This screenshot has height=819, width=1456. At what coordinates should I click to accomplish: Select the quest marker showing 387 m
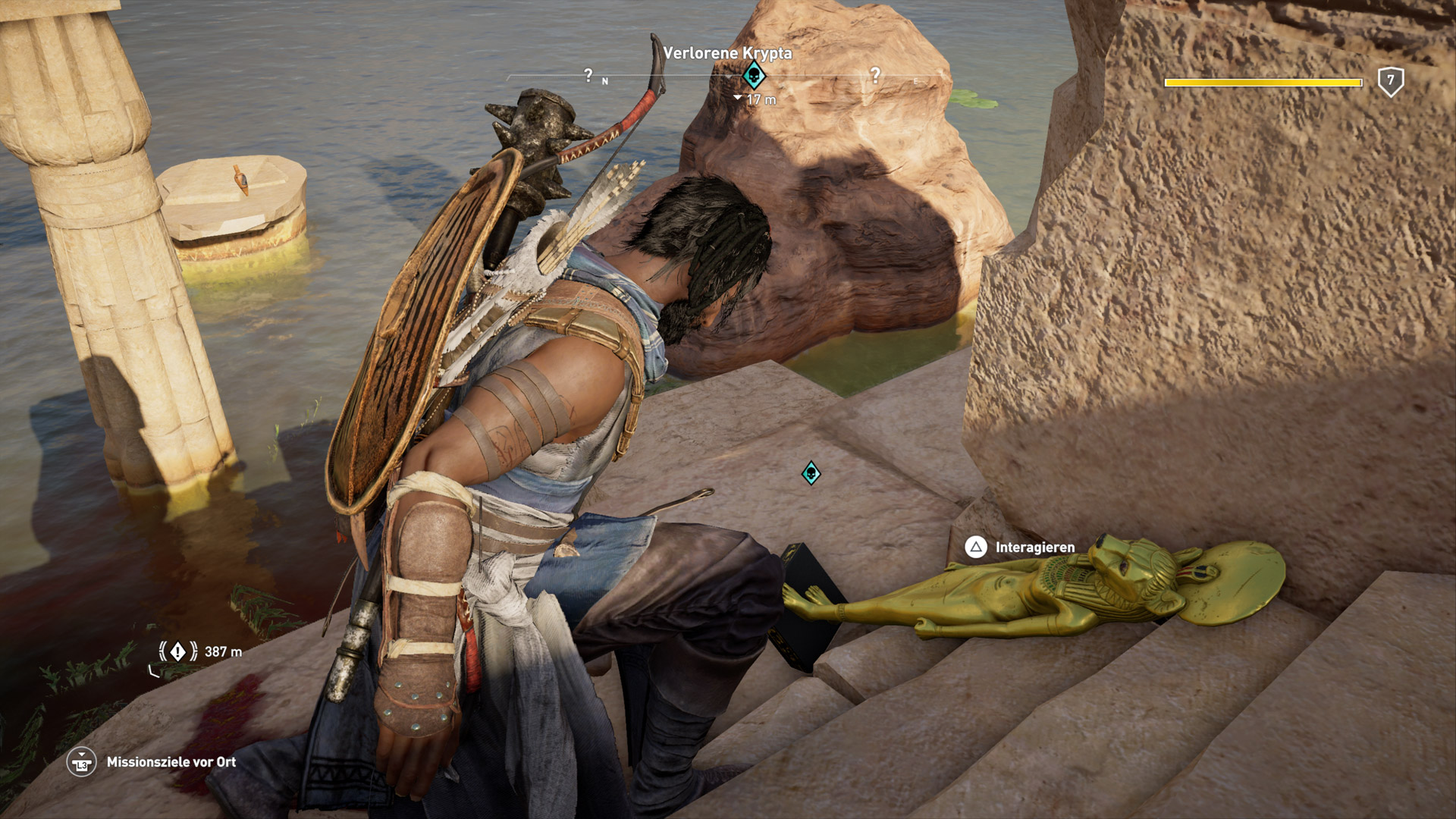click(177, 651)
